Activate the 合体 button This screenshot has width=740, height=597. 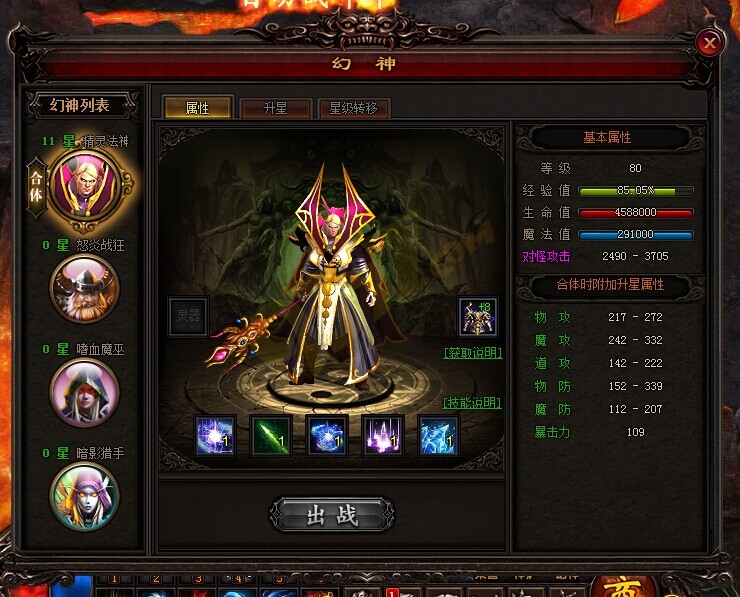(x=37, y=185)
